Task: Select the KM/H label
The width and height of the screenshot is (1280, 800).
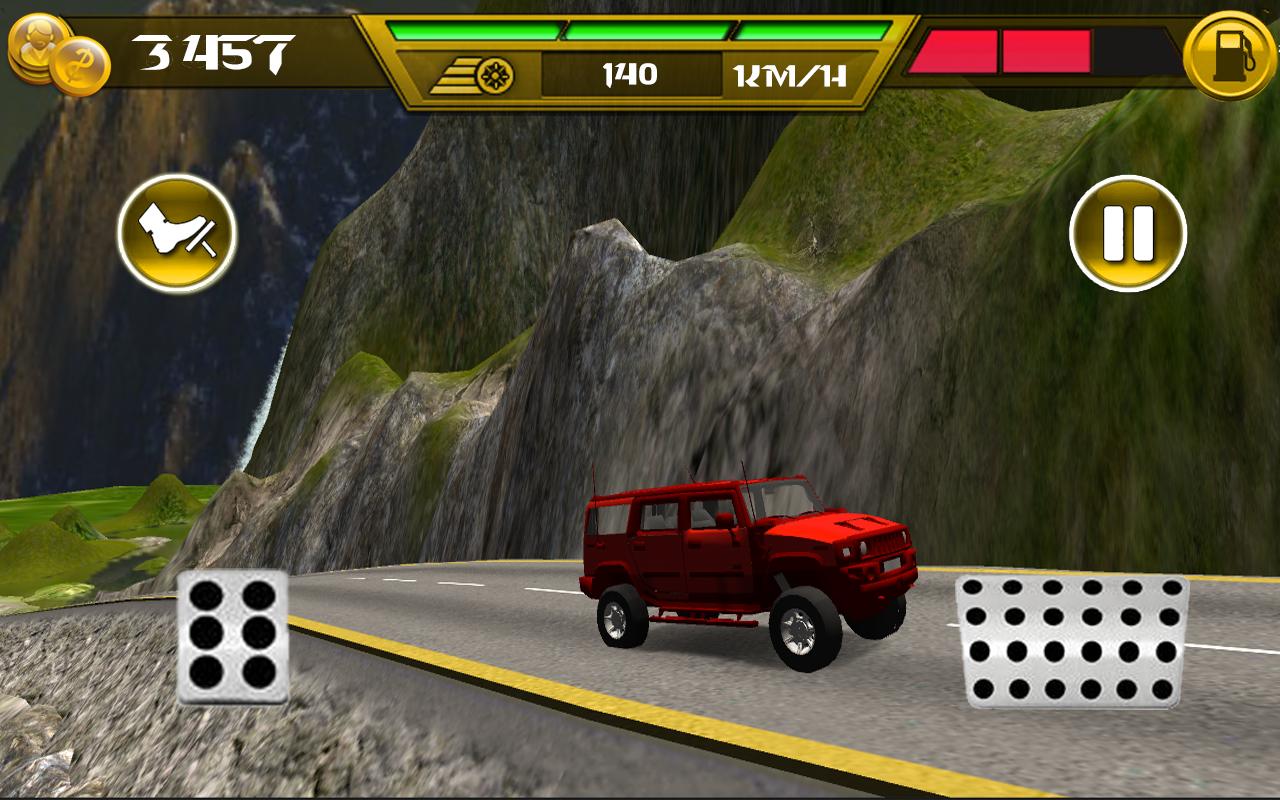Action: point(790,73)
